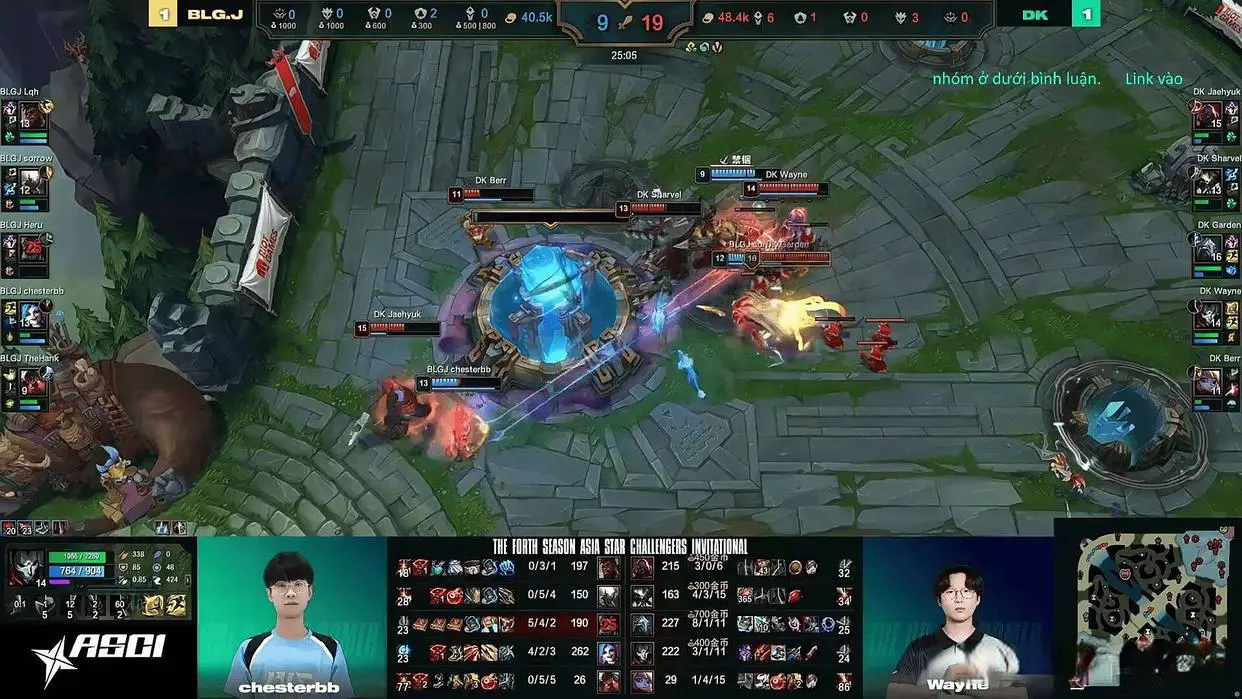This screenshot has height=699, width=1242.
Task: Select BLGJ Lqh's champion portrait
Action: [x=30, y=112]
